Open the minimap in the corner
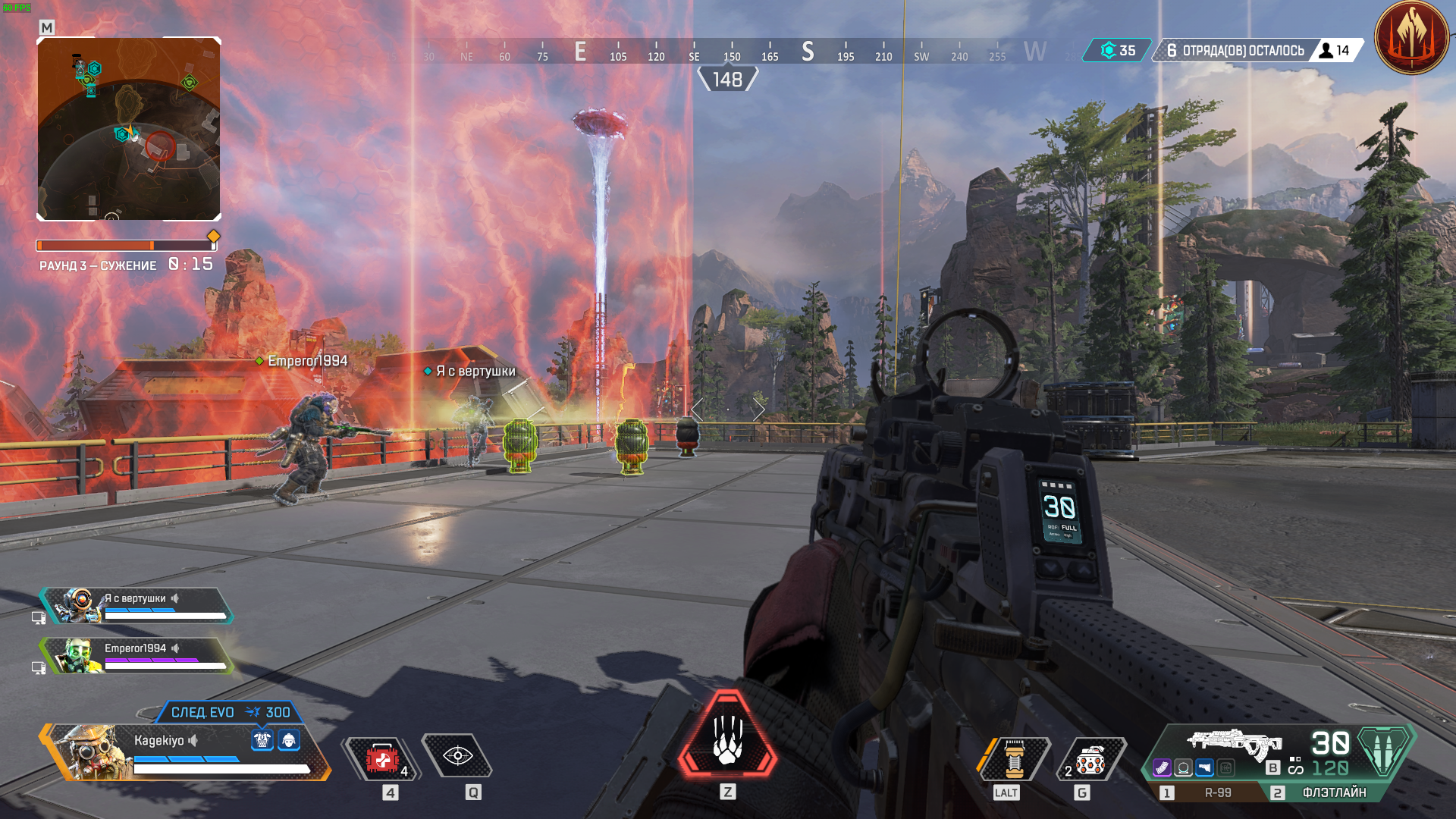The width and height of the screenshot is (1456, 819). (x=129, y=129)
